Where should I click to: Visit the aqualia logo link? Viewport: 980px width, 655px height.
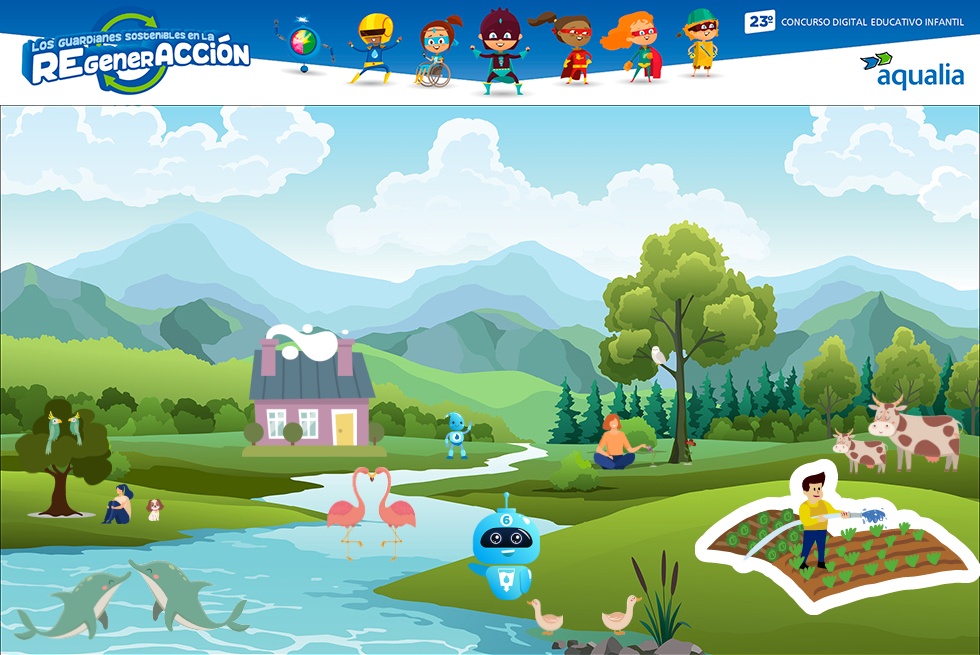911,70
